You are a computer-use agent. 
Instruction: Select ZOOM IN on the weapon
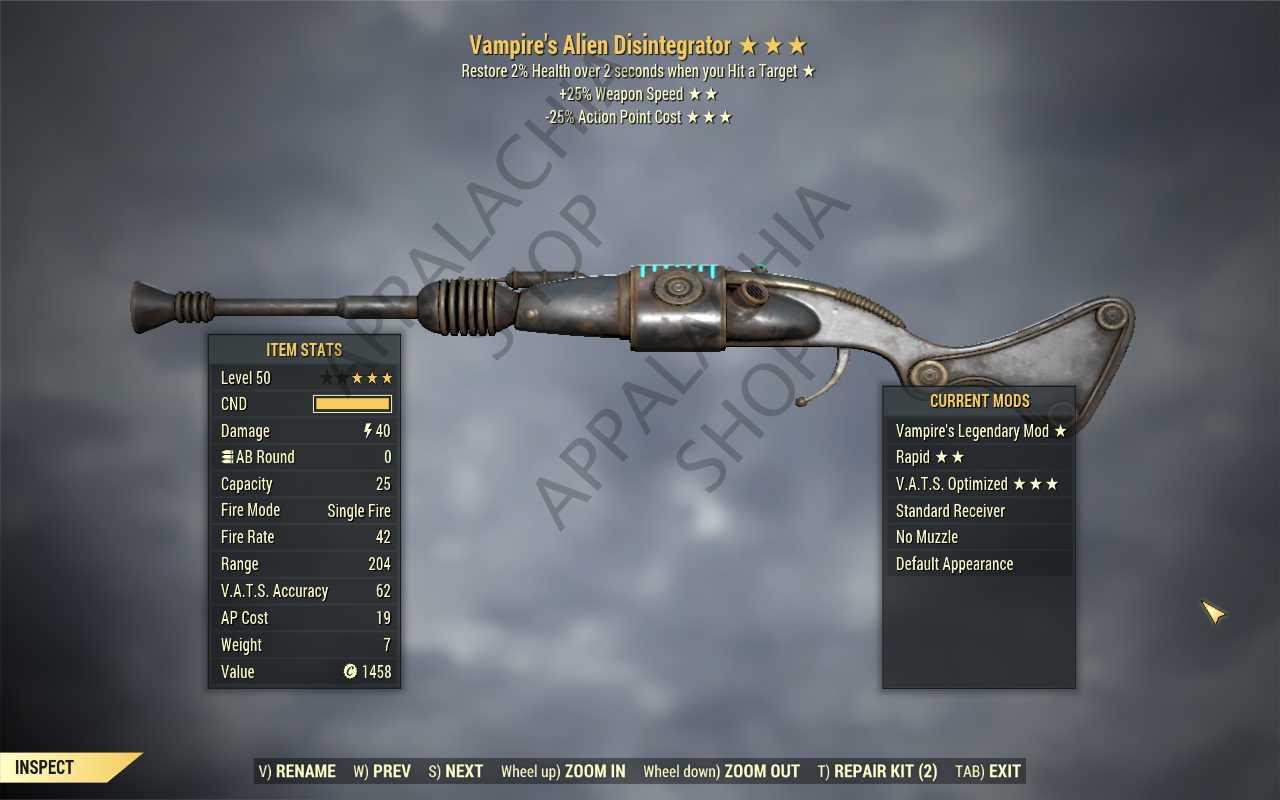(563, 771)
